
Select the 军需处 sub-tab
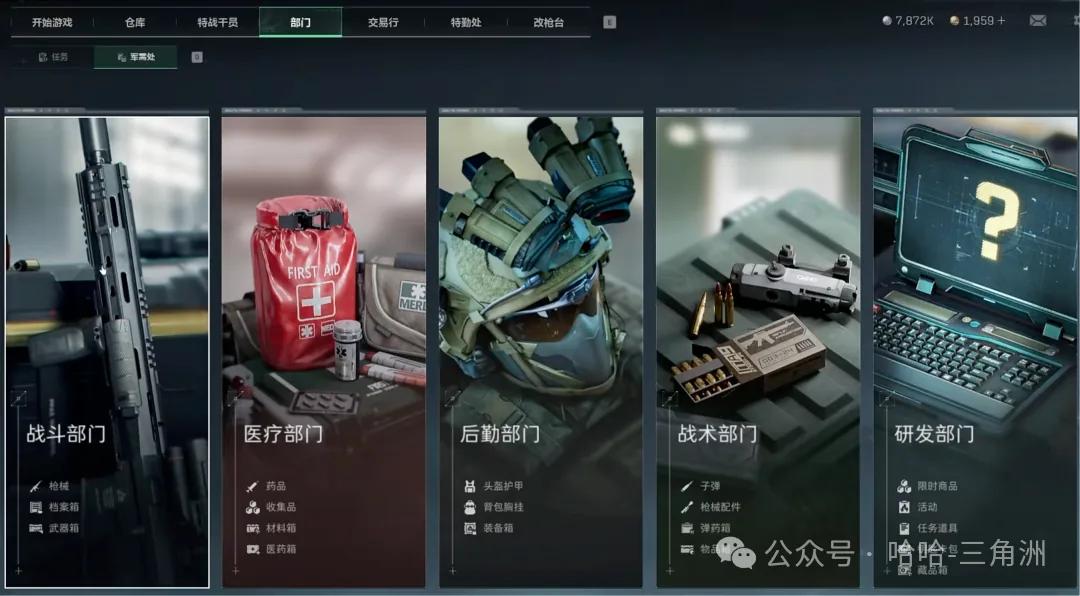(136, 57)
